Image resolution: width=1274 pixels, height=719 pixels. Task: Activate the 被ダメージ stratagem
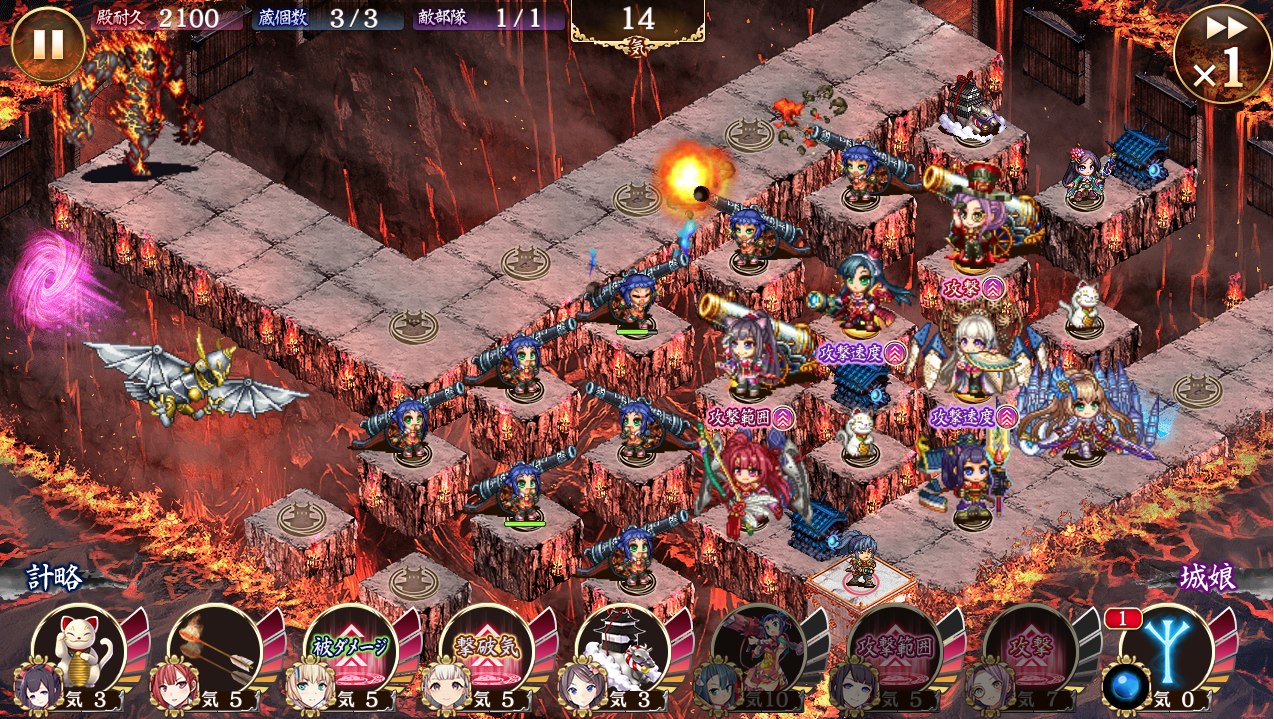pyautogui.click(x=351, y=651)
